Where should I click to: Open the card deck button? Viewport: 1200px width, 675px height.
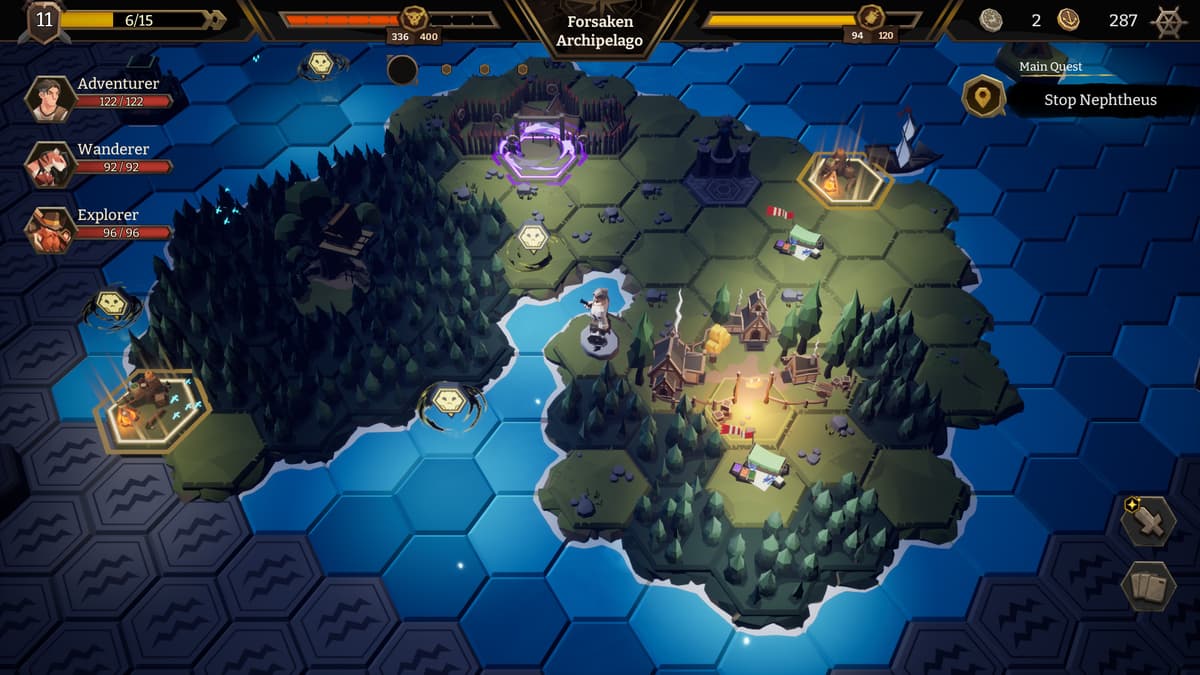[1147, 586]
